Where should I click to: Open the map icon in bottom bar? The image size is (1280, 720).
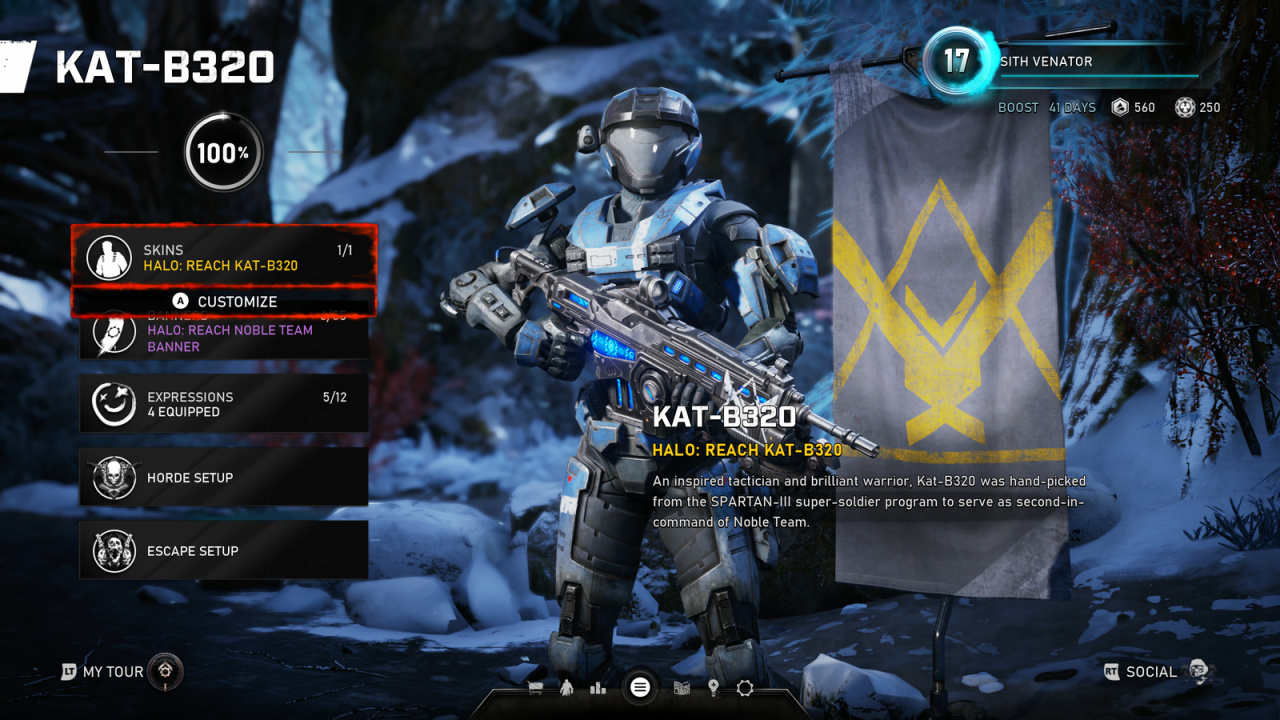point(682,688)
